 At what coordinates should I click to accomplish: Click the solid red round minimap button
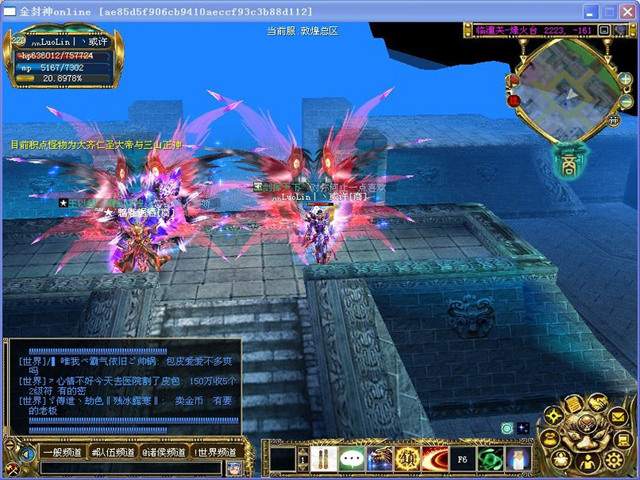tap(512, 101)
